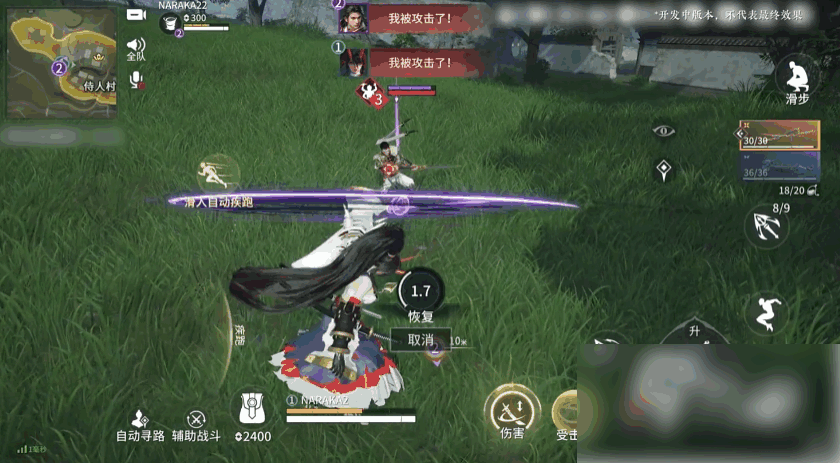840x463 pixels.
Task: Tap the 升 button on the dial
Action: point(694,331)
